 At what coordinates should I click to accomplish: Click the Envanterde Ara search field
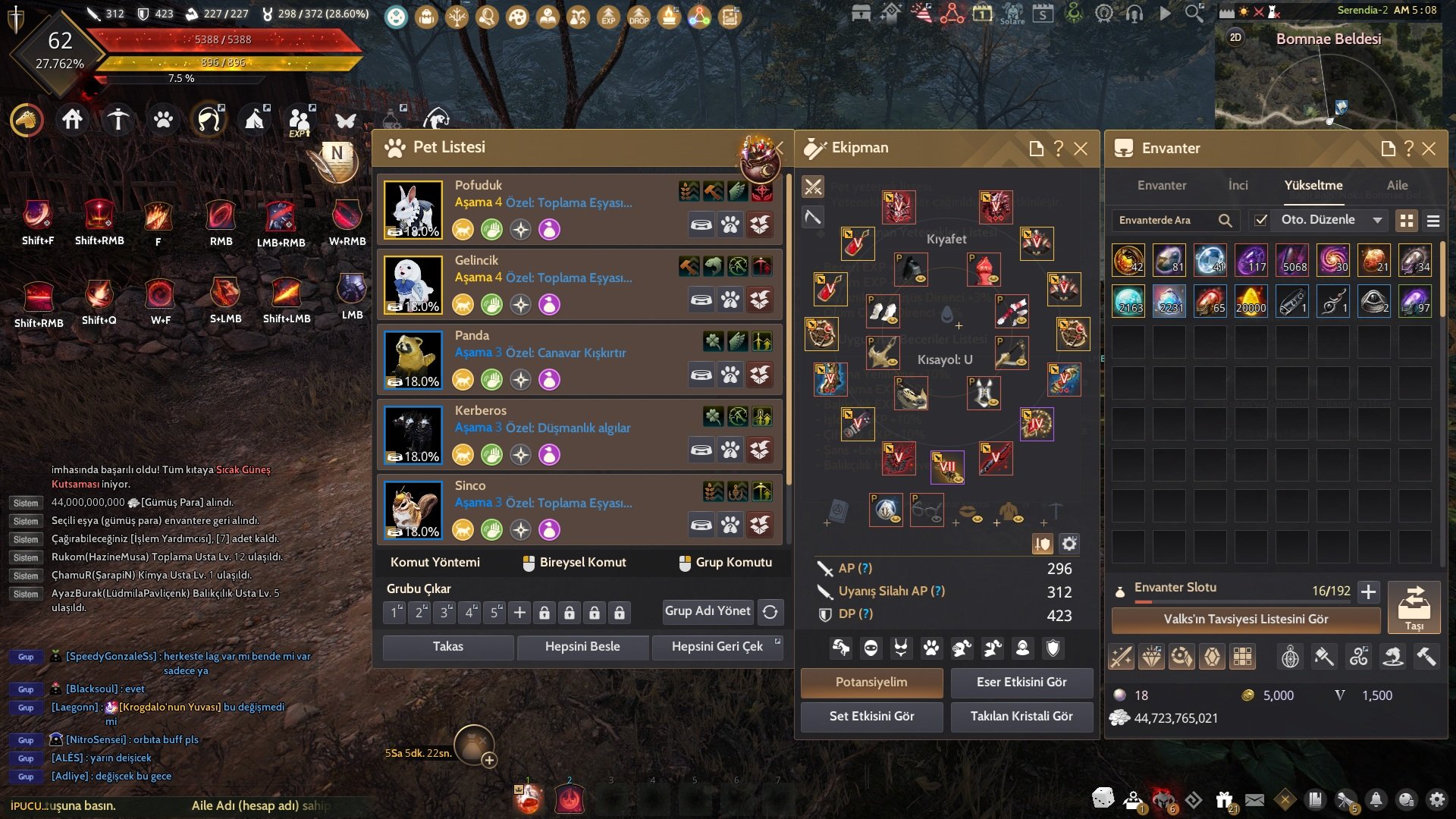pyautogui.click(x=1164, y=220)
